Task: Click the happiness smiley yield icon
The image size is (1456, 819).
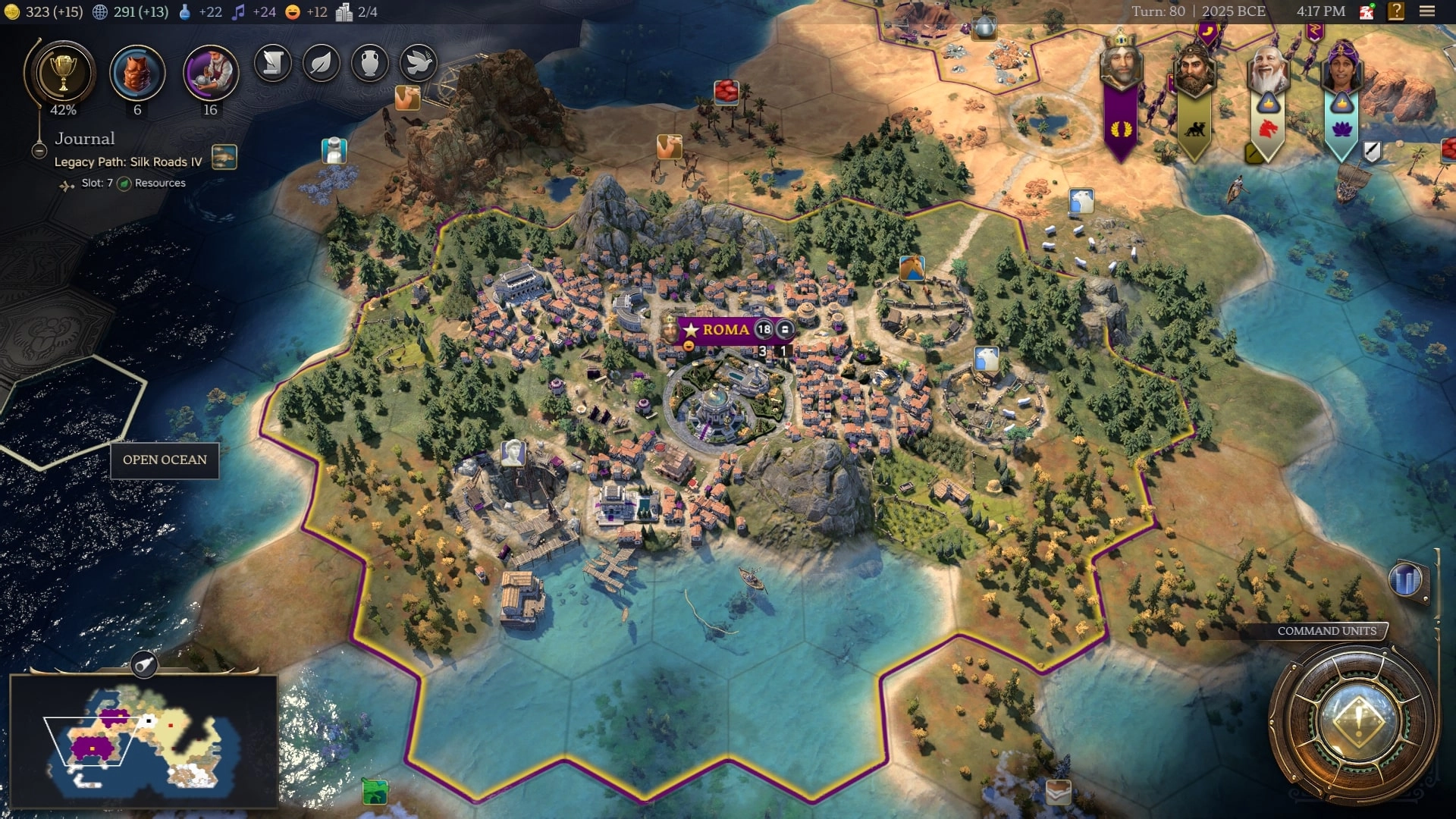Action: pos(292,11)
